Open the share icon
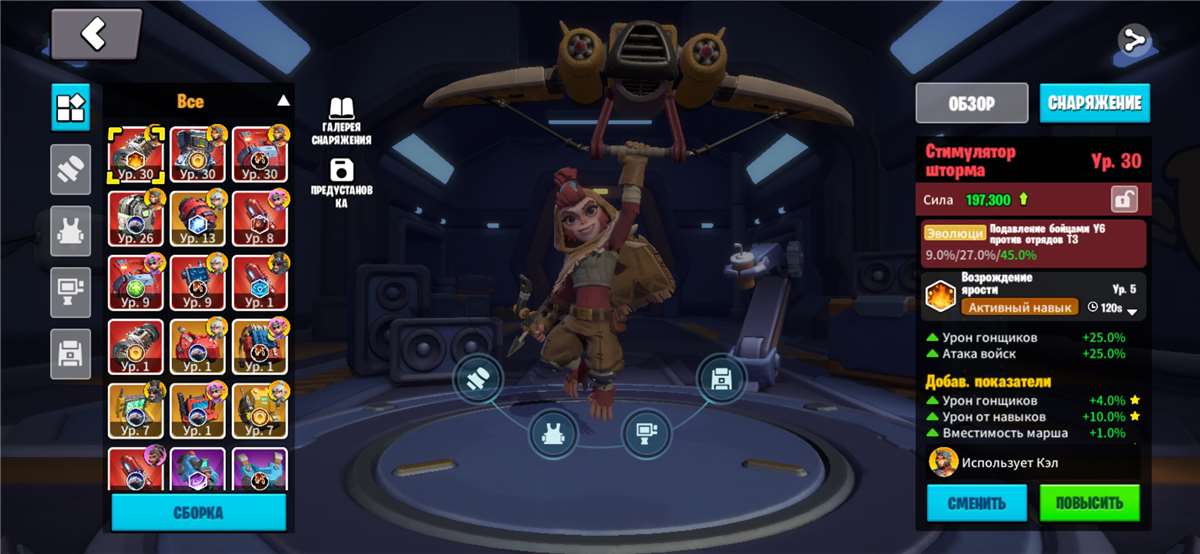 pyautogui.click(x=1134, y=41)
